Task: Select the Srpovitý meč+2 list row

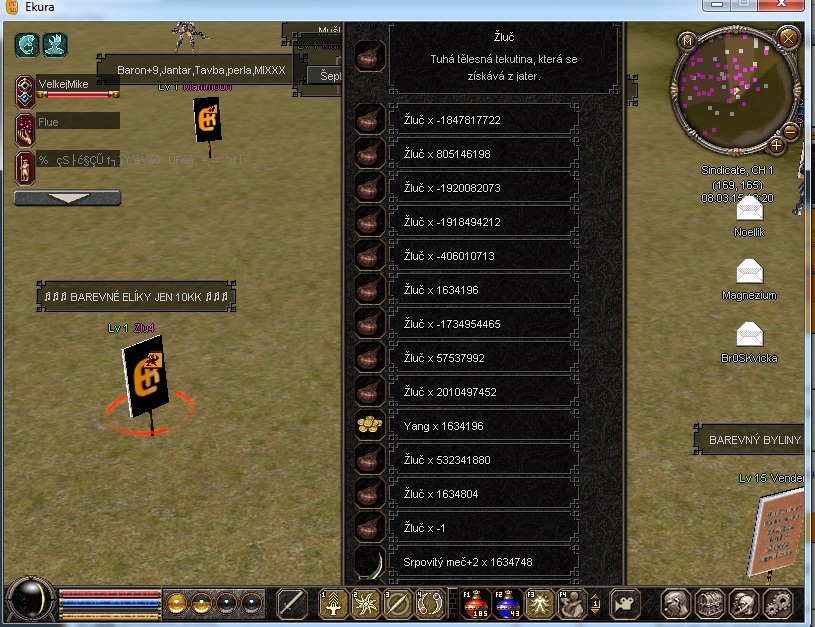Action: pos(484,562)
